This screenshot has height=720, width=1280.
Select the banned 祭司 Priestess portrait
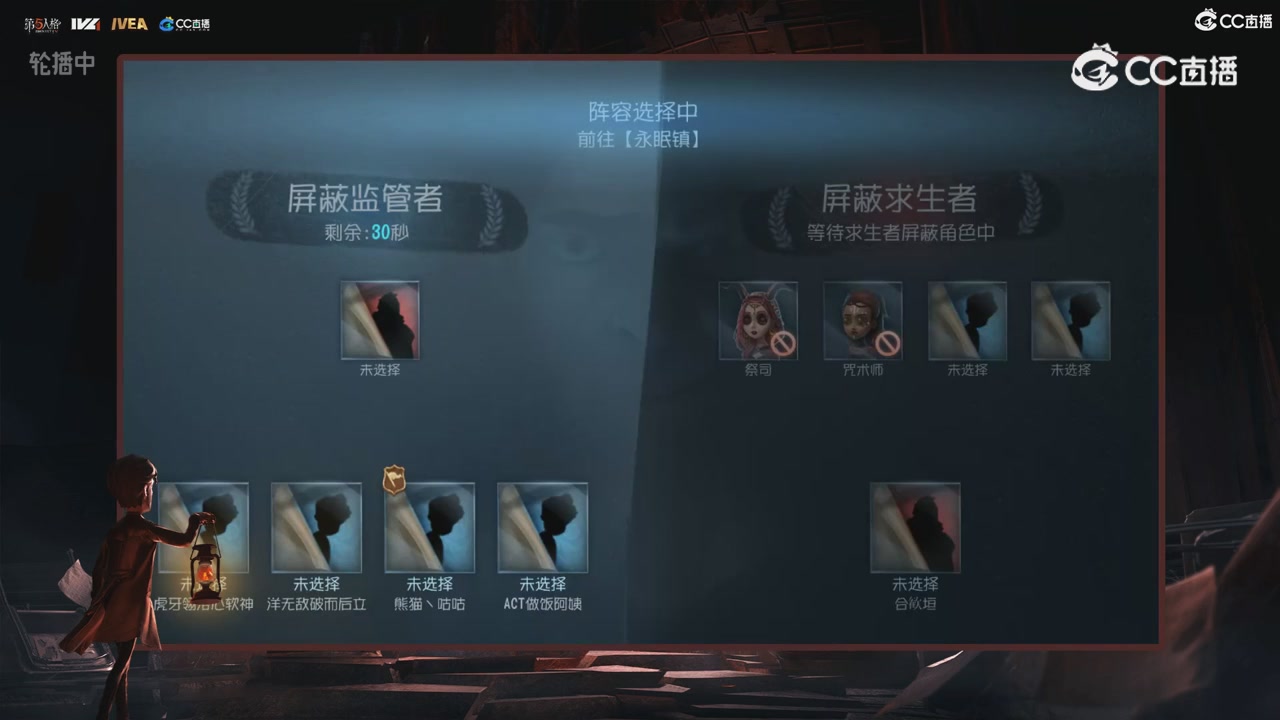758,322
